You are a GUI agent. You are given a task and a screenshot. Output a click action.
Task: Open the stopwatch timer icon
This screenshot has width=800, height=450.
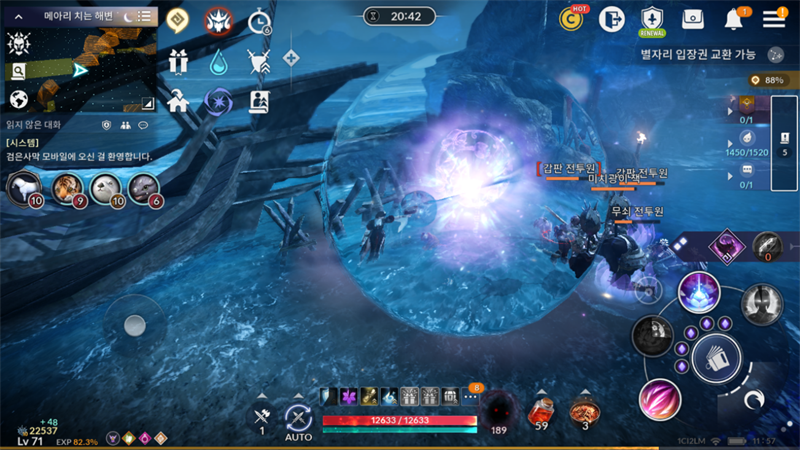pos(260,20)
